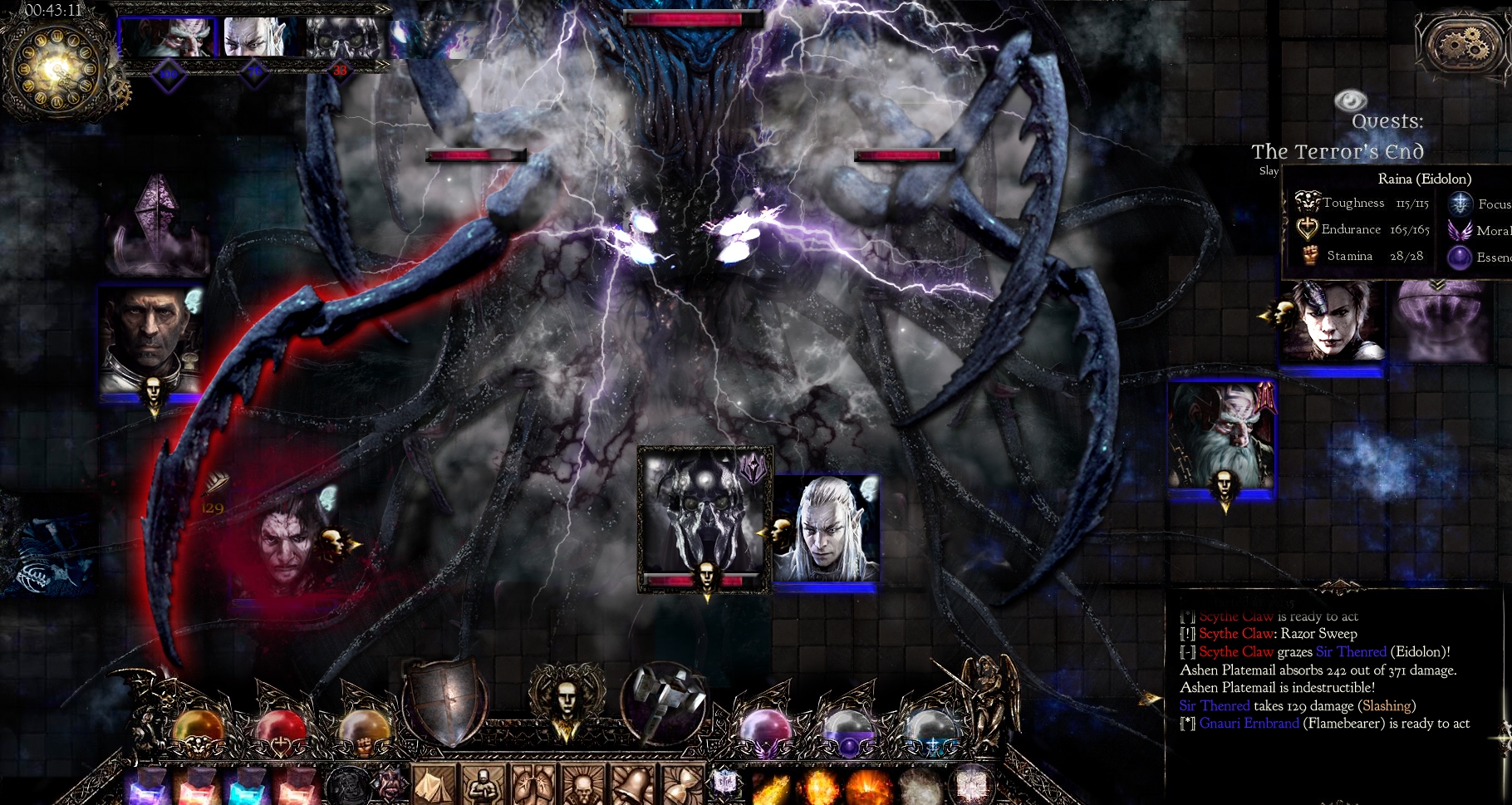Click Sir Thenred's name in the combat log
This screenshot has height=805, width=1512.
1215,705
